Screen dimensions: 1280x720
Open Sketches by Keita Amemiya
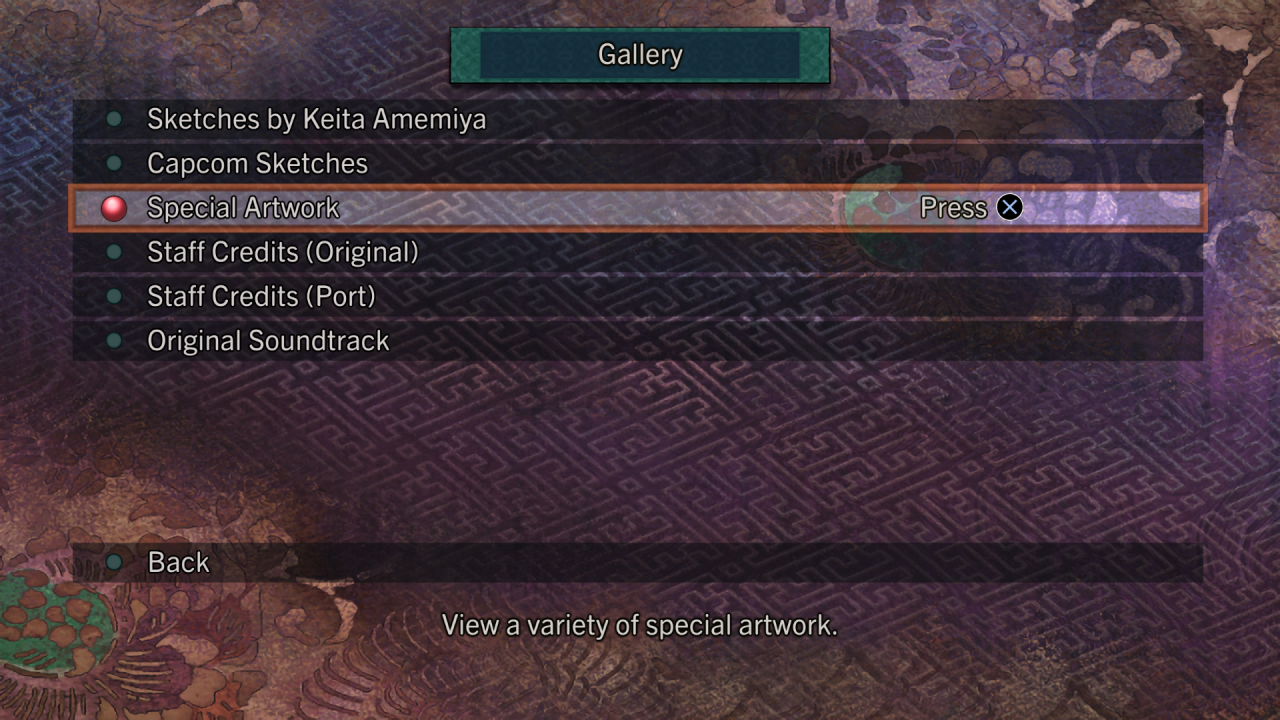point(316,120)
